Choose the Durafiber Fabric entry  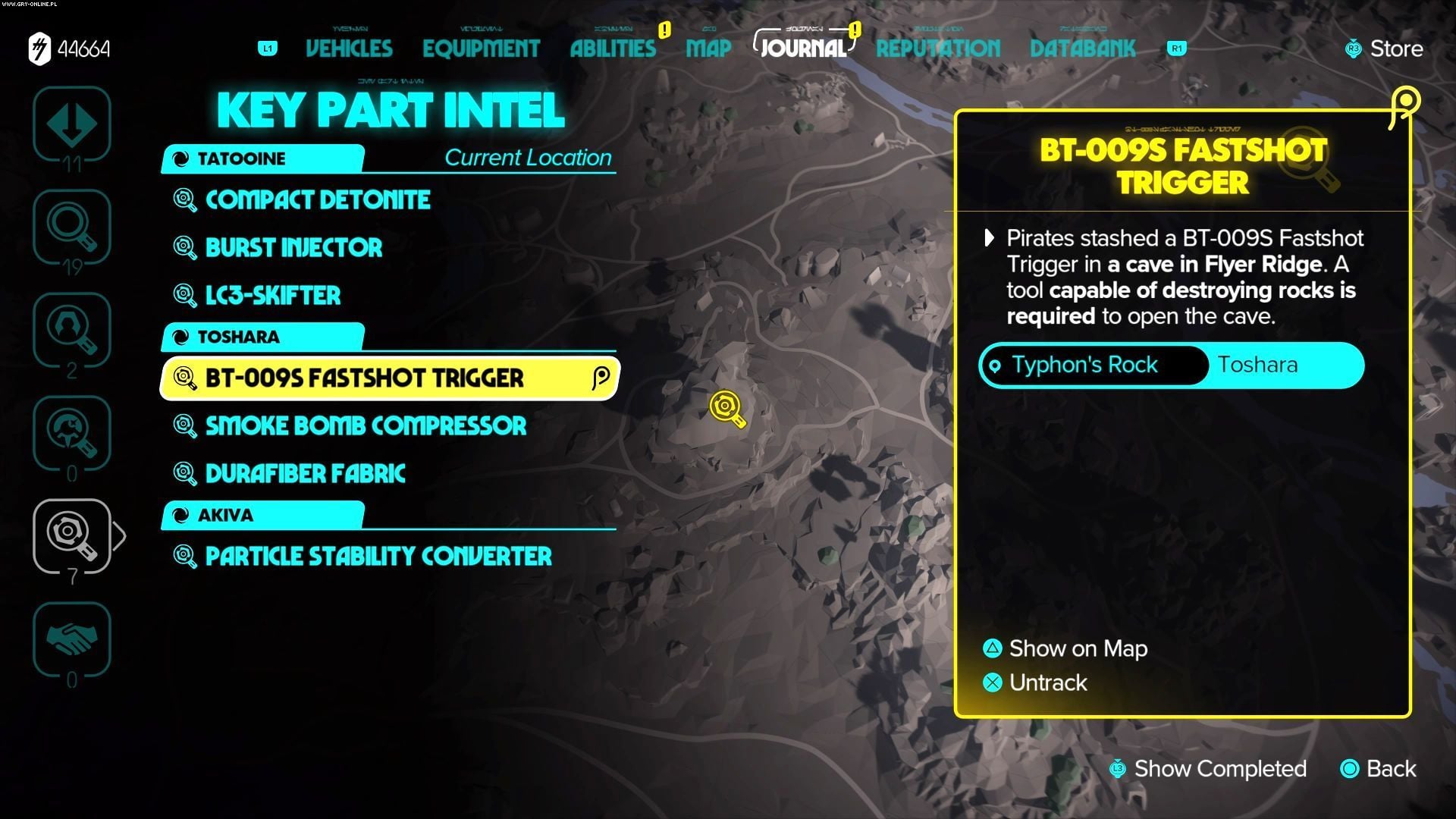[x=305, y=474]
